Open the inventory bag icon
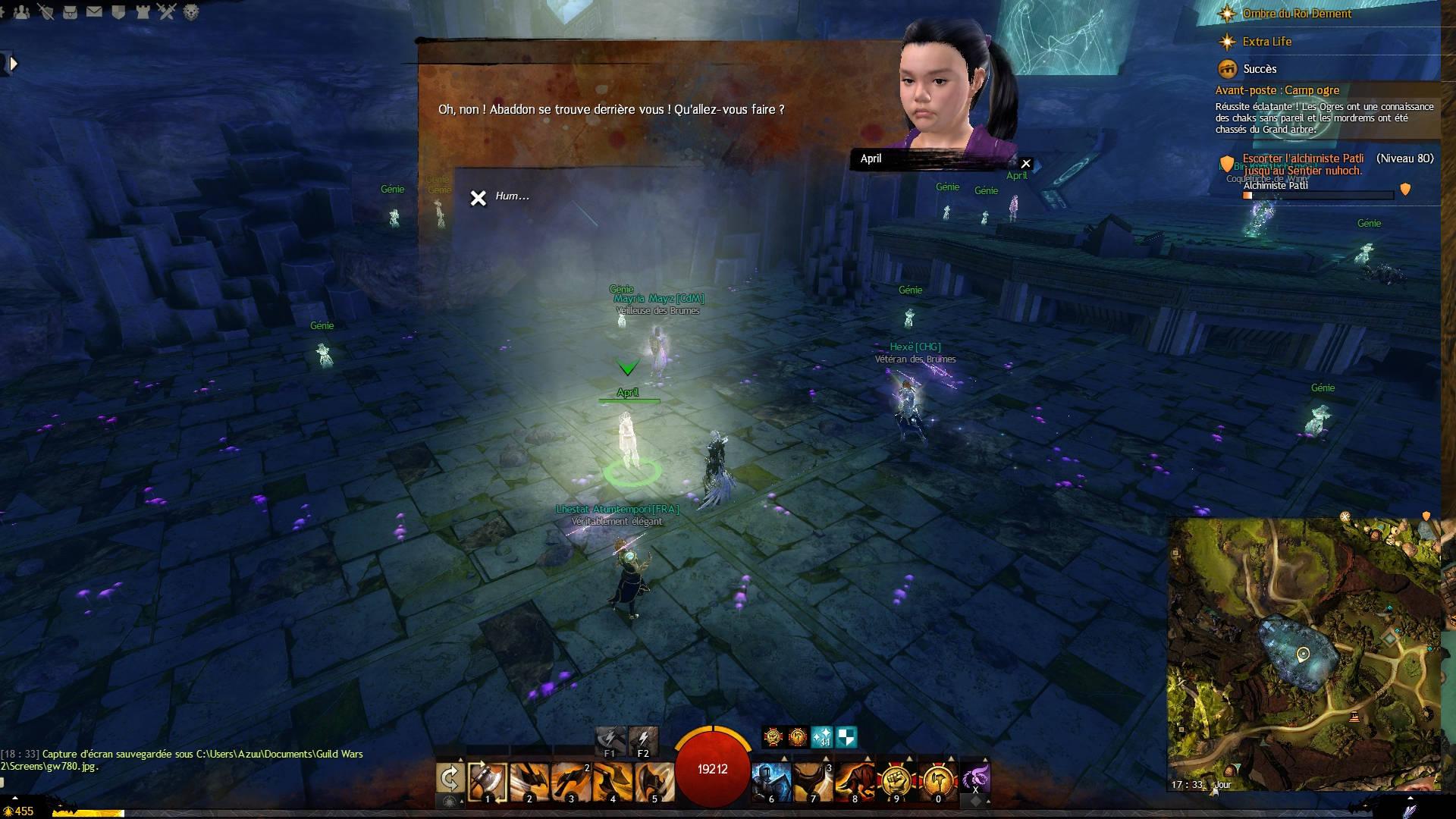 [x=70, y=11]
